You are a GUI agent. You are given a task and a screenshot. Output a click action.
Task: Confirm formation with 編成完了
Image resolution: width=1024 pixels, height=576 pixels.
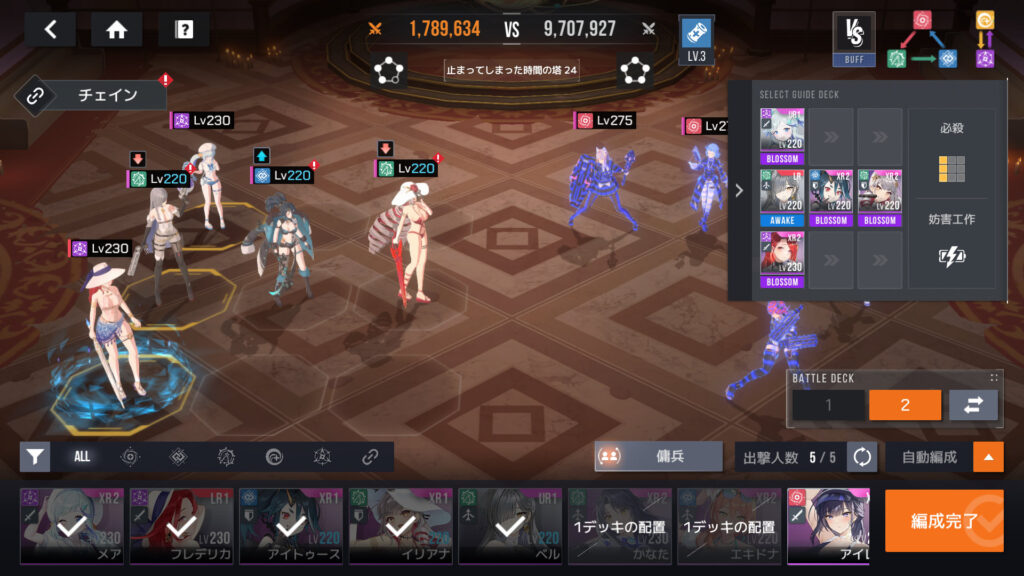point(943,521)
